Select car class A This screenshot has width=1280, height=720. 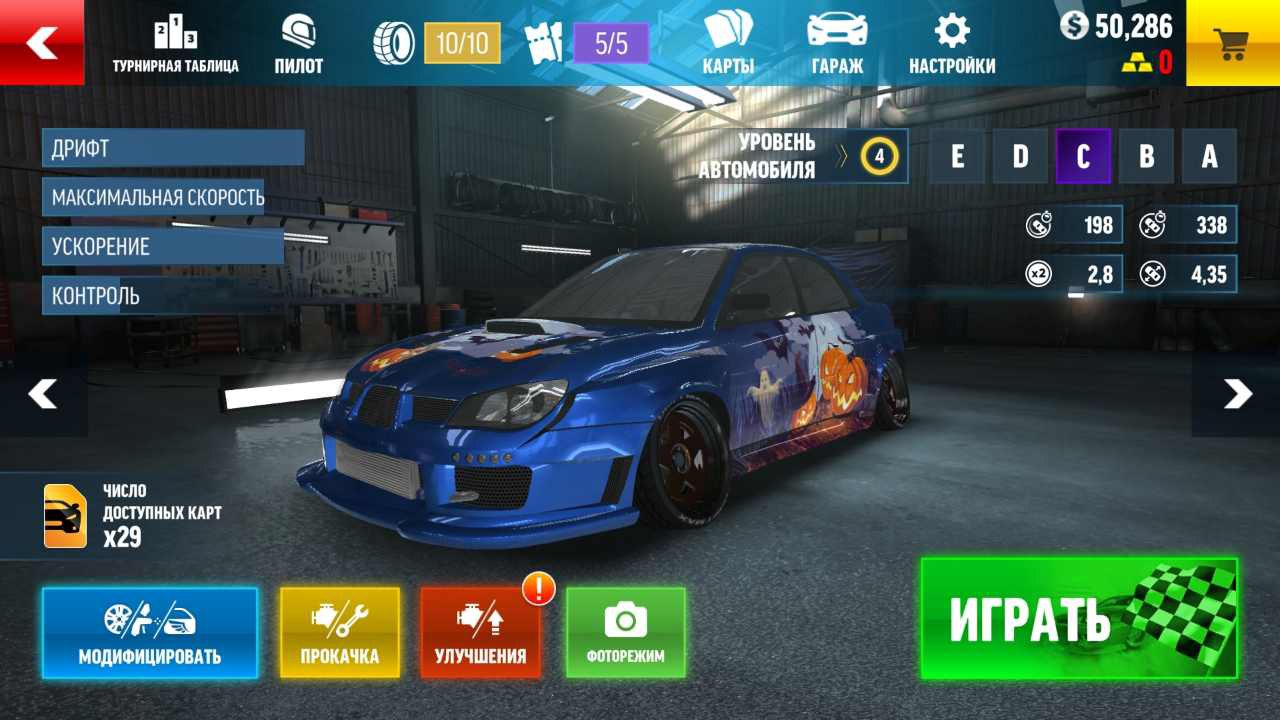click(1209, 157)
